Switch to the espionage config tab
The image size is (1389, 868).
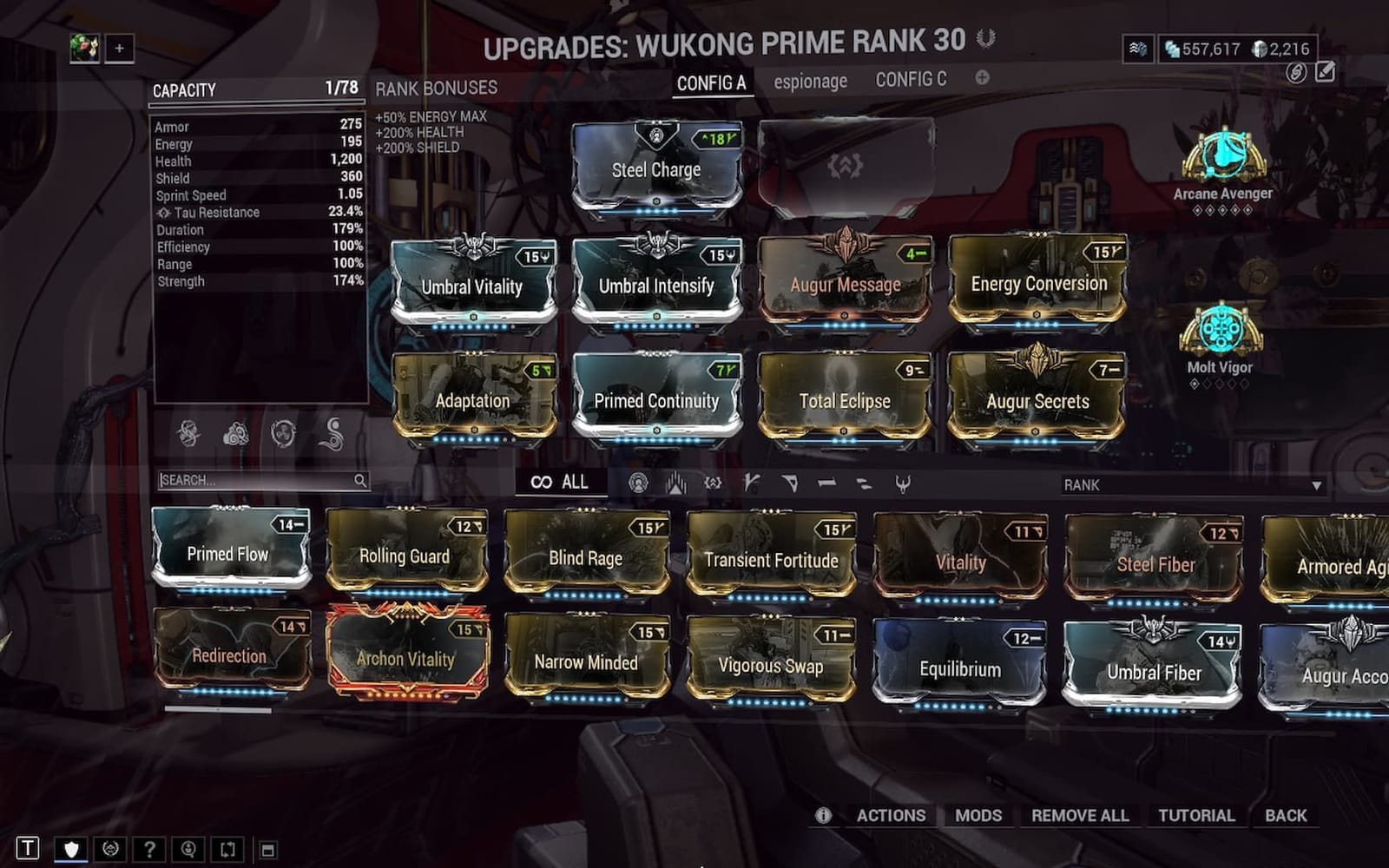tap(810, 81)
